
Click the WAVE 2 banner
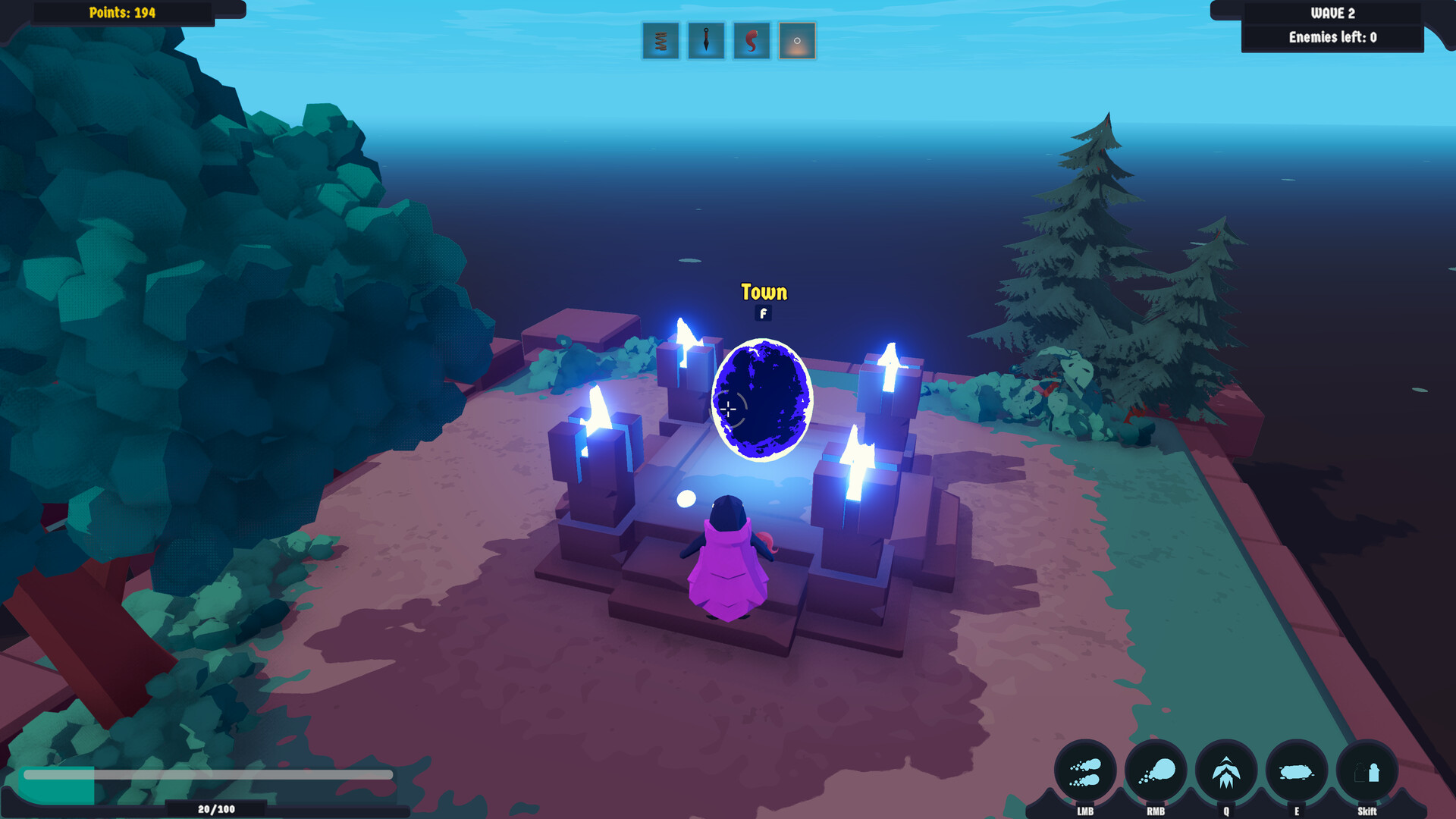(x=1332, y=12)
